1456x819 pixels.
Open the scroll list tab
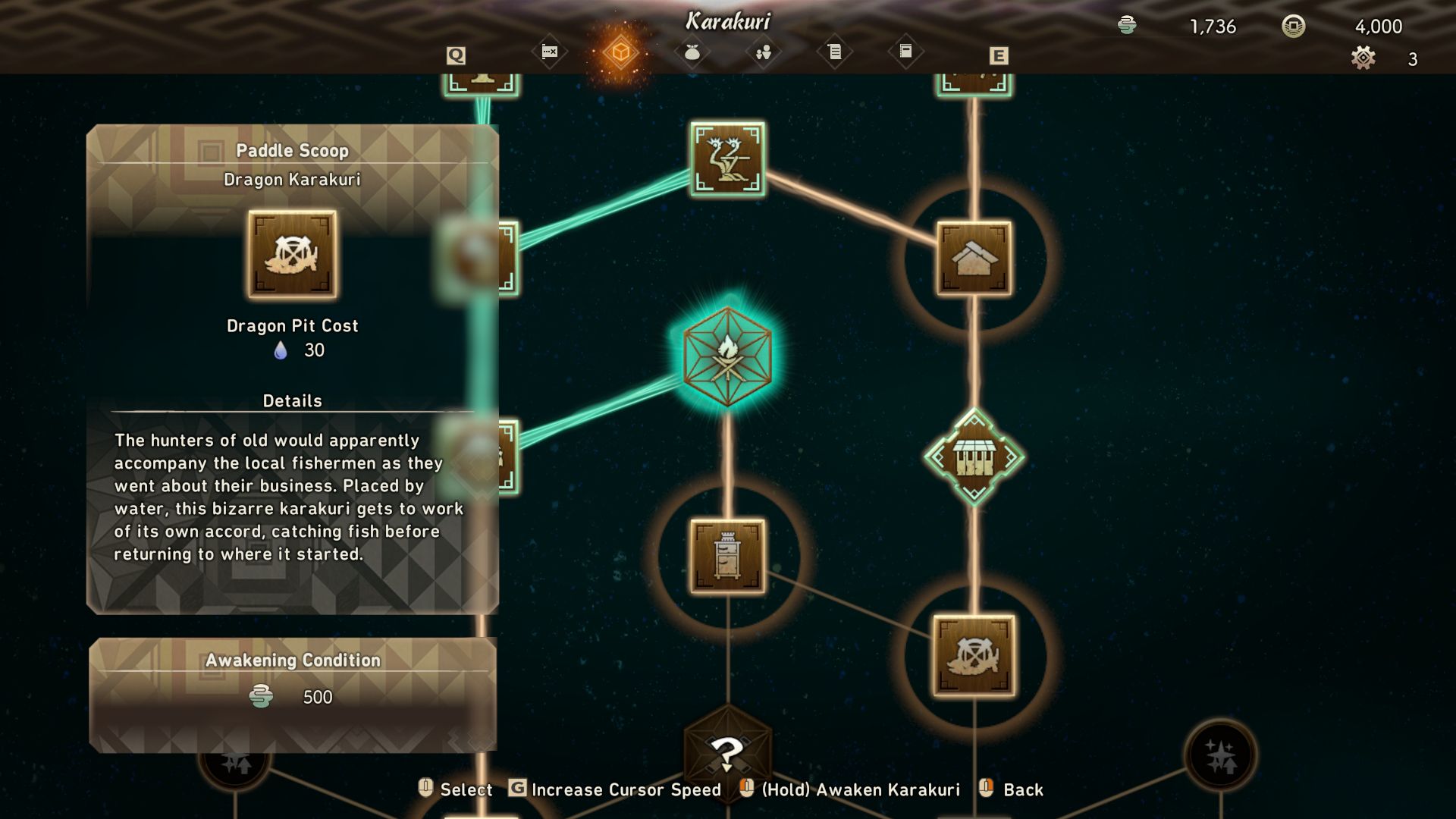pyautogui.click(x=834, y=52)
